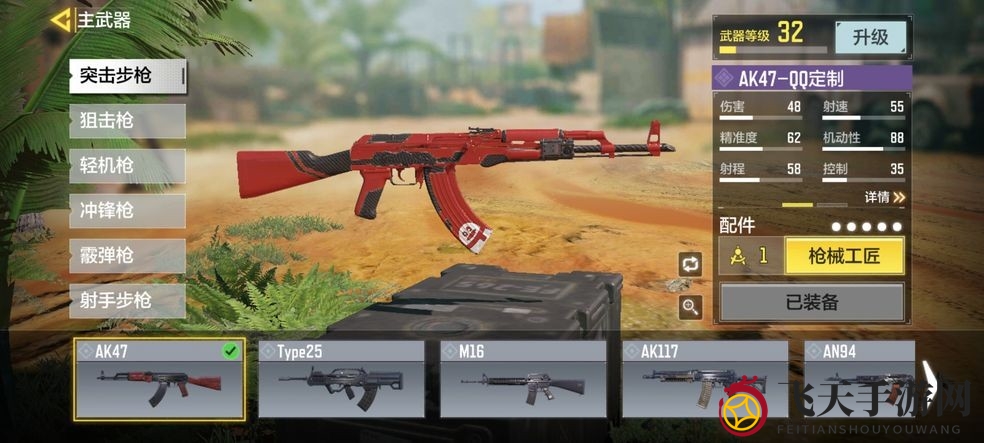Go back using the yellow arrow
Viewport: 984px width, 443px height.
click(x=60, y=19)
